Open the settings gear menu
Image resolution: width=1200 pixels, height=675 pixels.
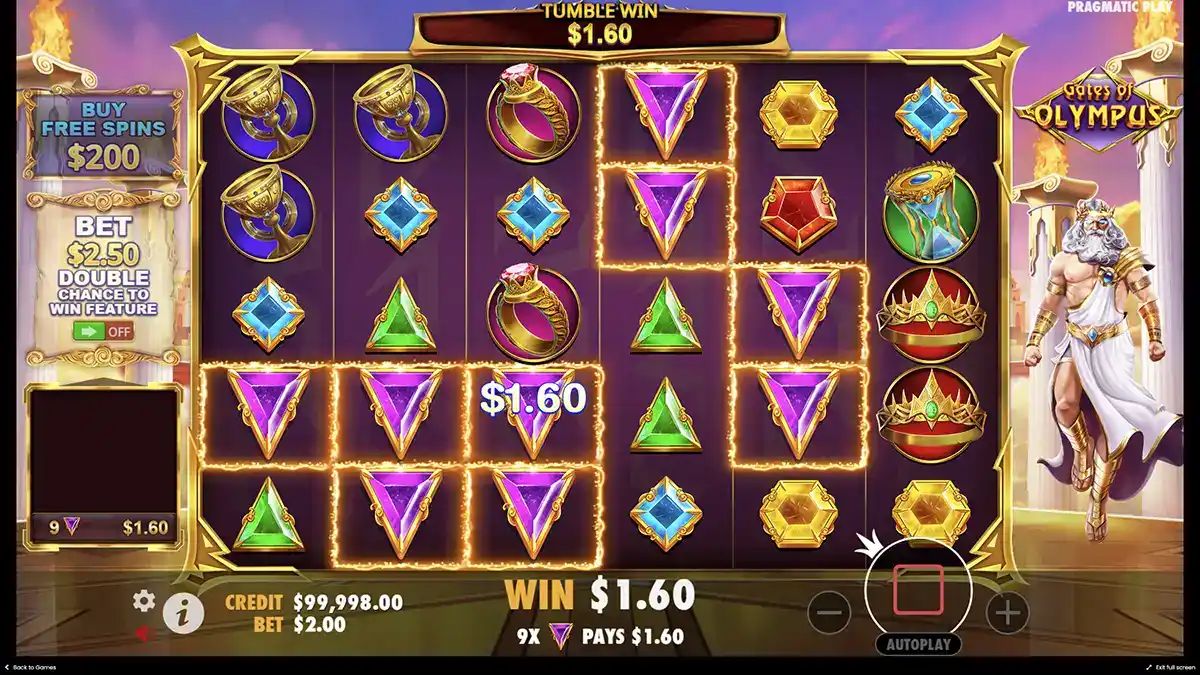145,601
